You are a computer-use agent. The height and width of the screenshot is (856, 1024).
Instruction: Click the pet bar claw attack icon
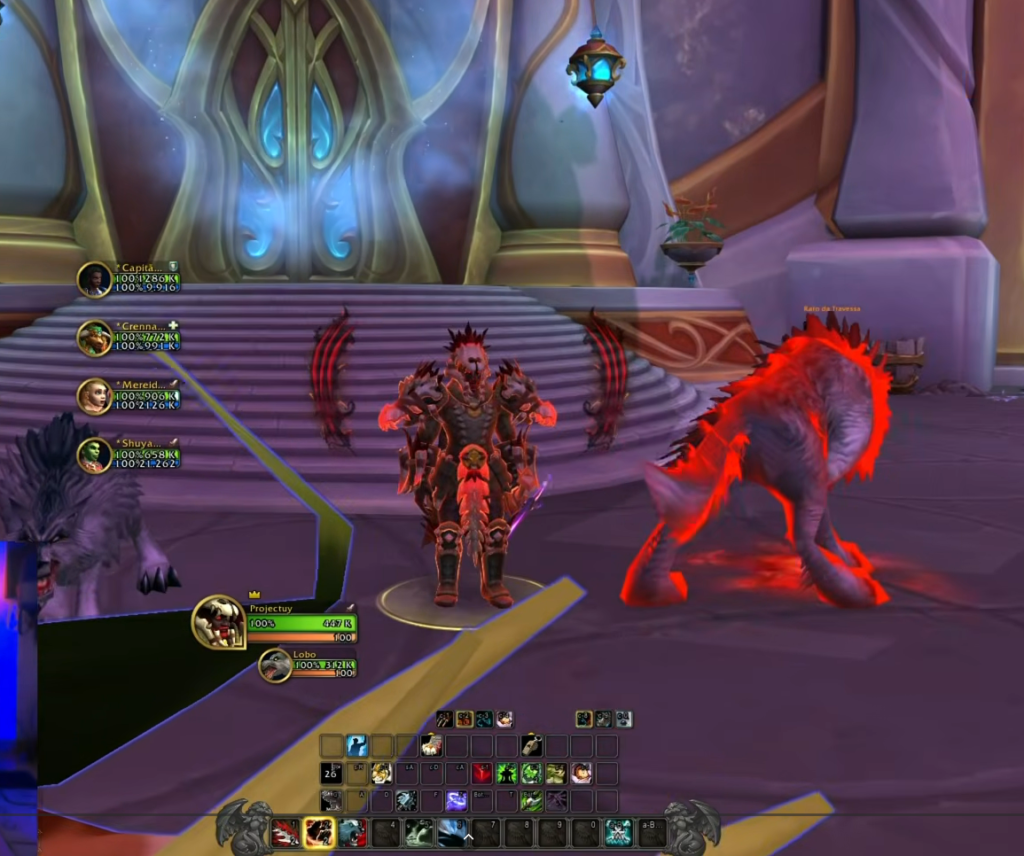coord(444,719)
